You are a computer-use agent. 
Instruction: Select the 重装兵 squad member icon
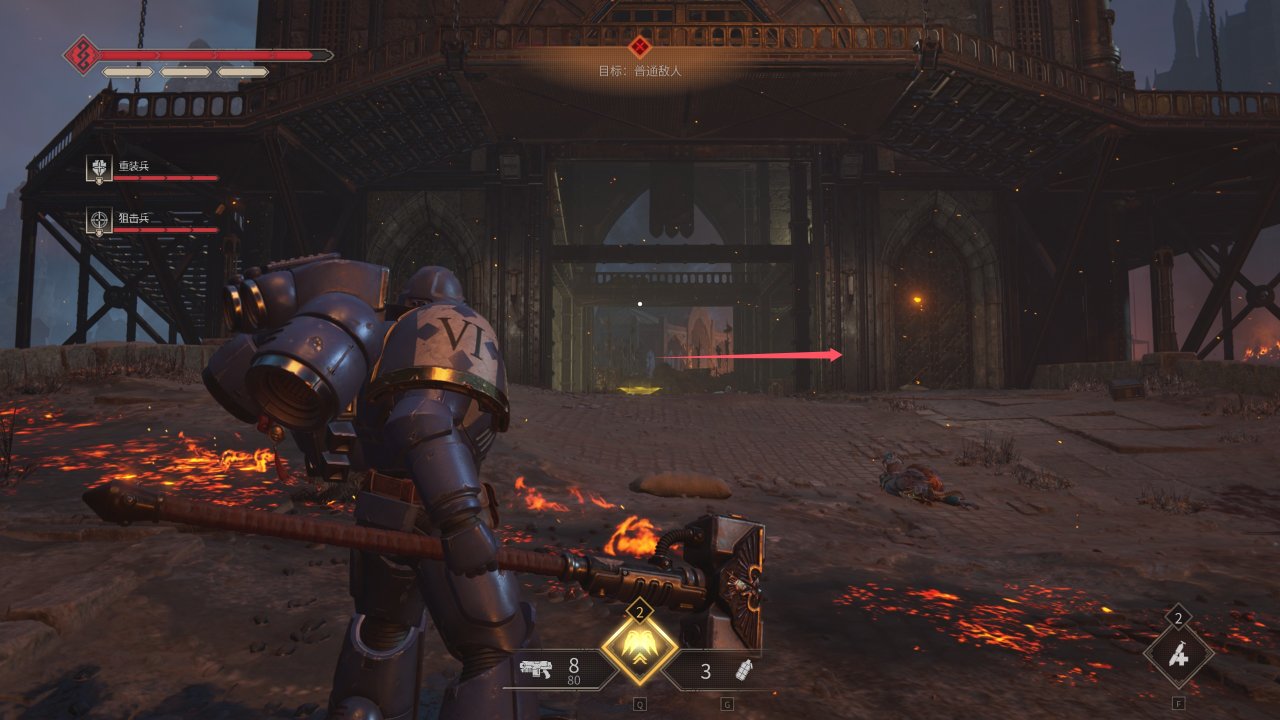[x=99, y=169]
